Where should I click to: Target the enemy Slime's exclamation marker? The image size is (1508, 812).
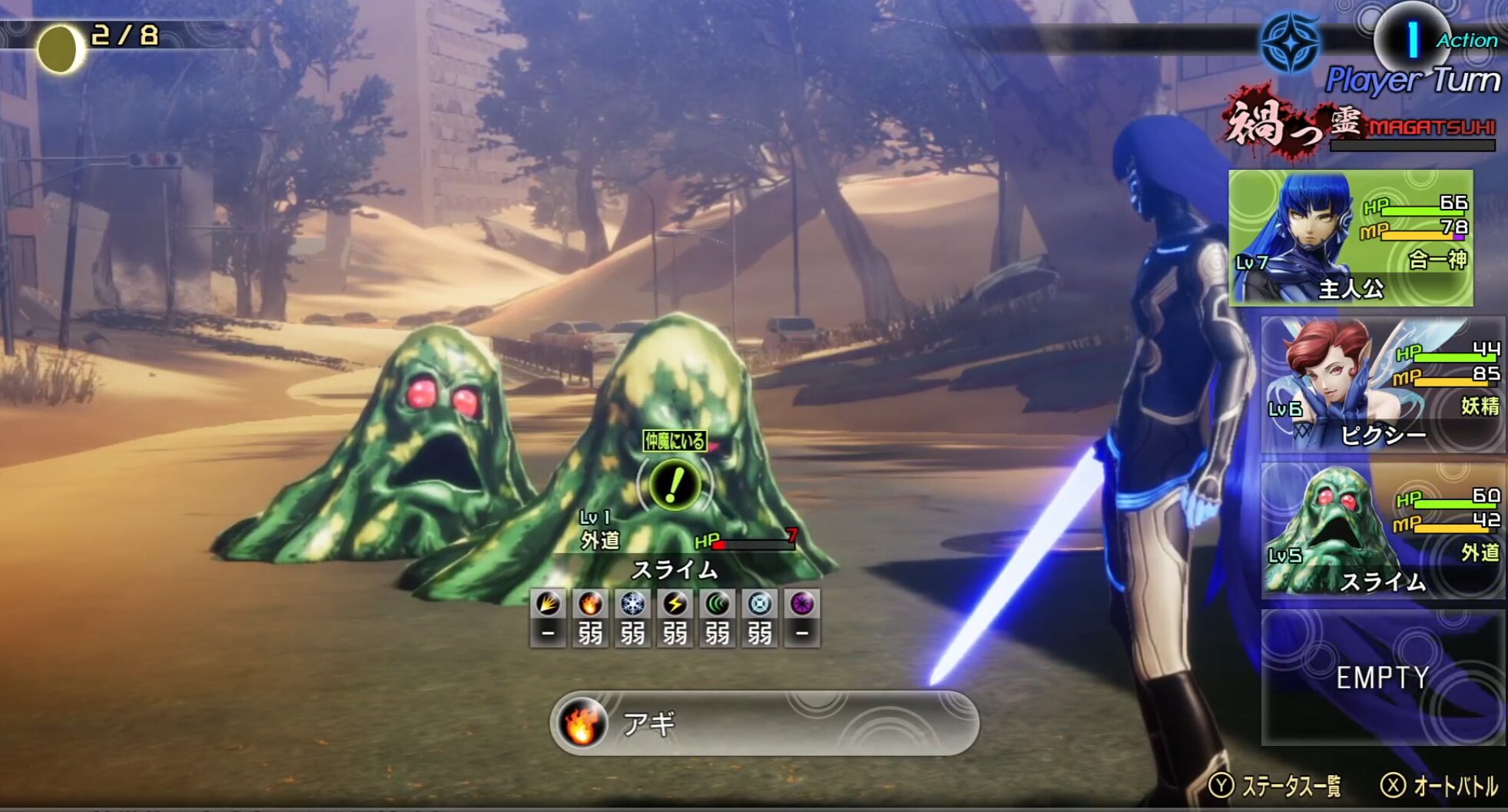click(674, 484)
